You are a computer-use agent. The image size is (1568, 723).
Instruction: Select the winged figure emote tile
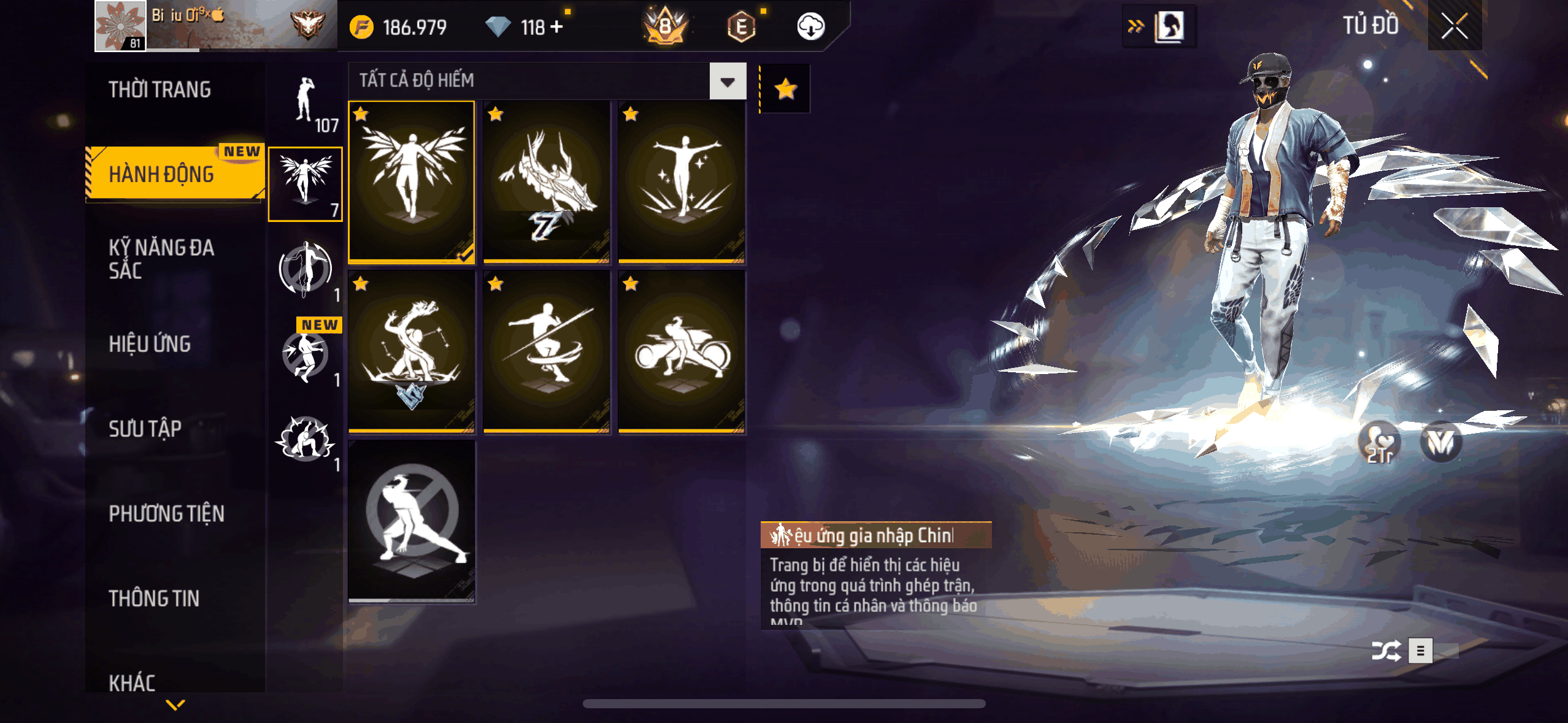pos(412,182)
